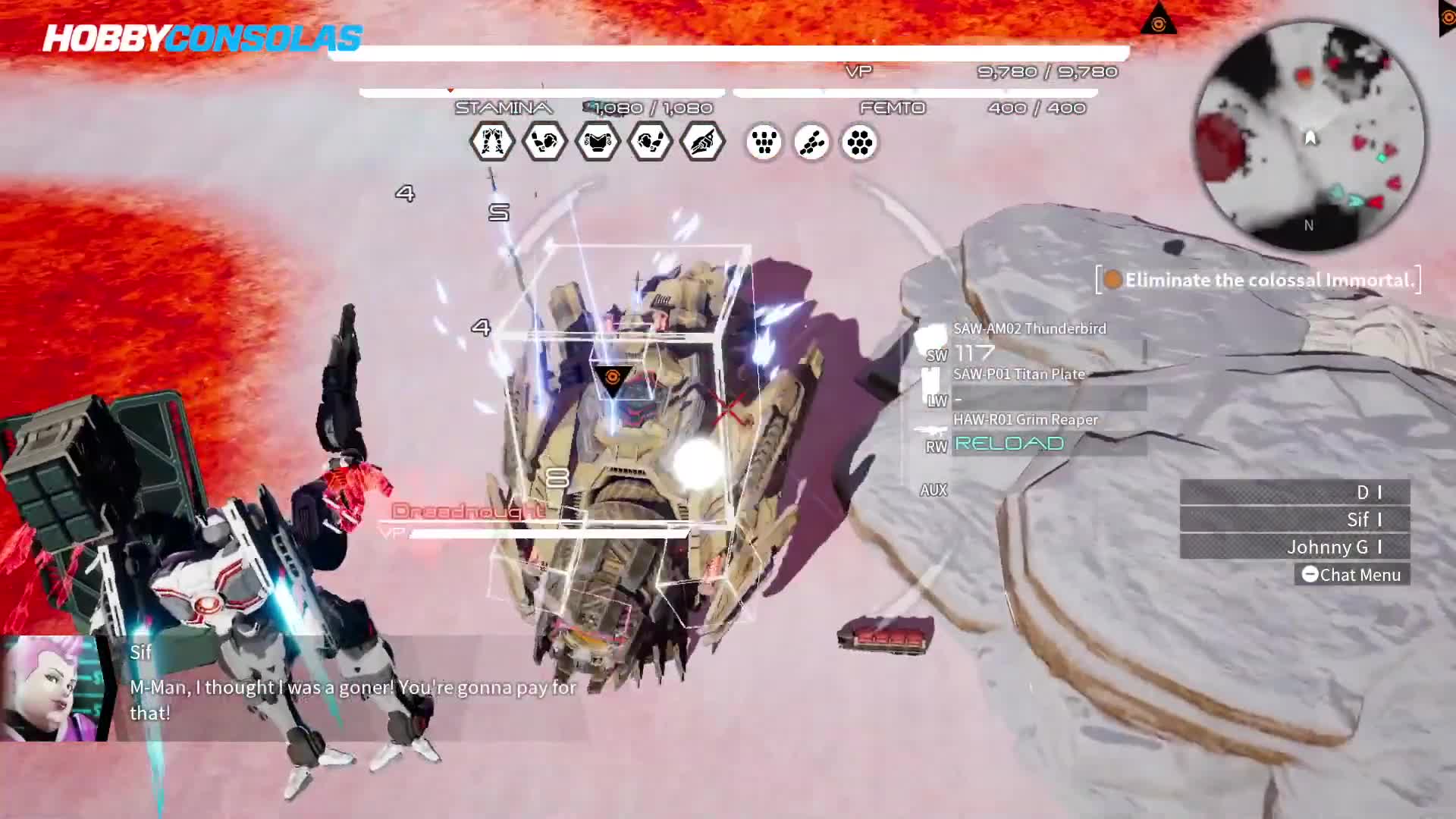Select the pointing hand weapon hexagon icon
This screenshot has height=819, width=1456.
(703, 142)
